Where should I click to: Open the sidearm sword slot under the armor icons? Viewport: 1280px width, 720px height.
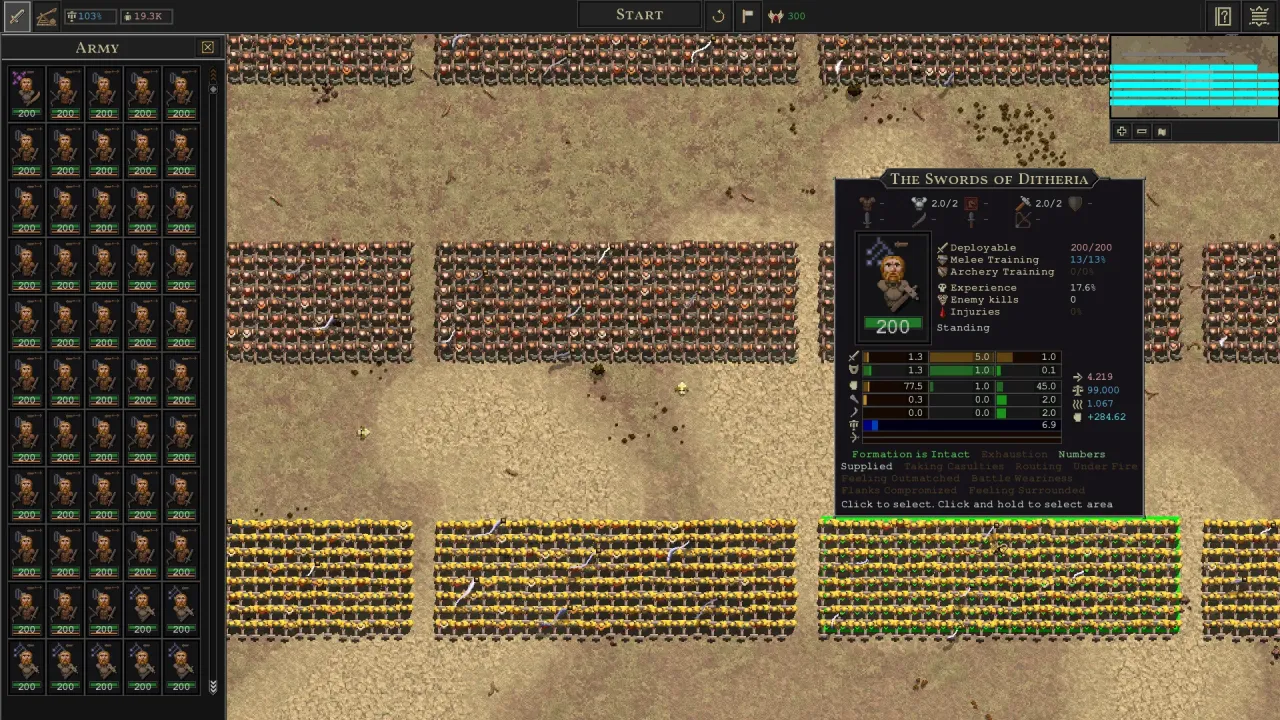[865, 220]
